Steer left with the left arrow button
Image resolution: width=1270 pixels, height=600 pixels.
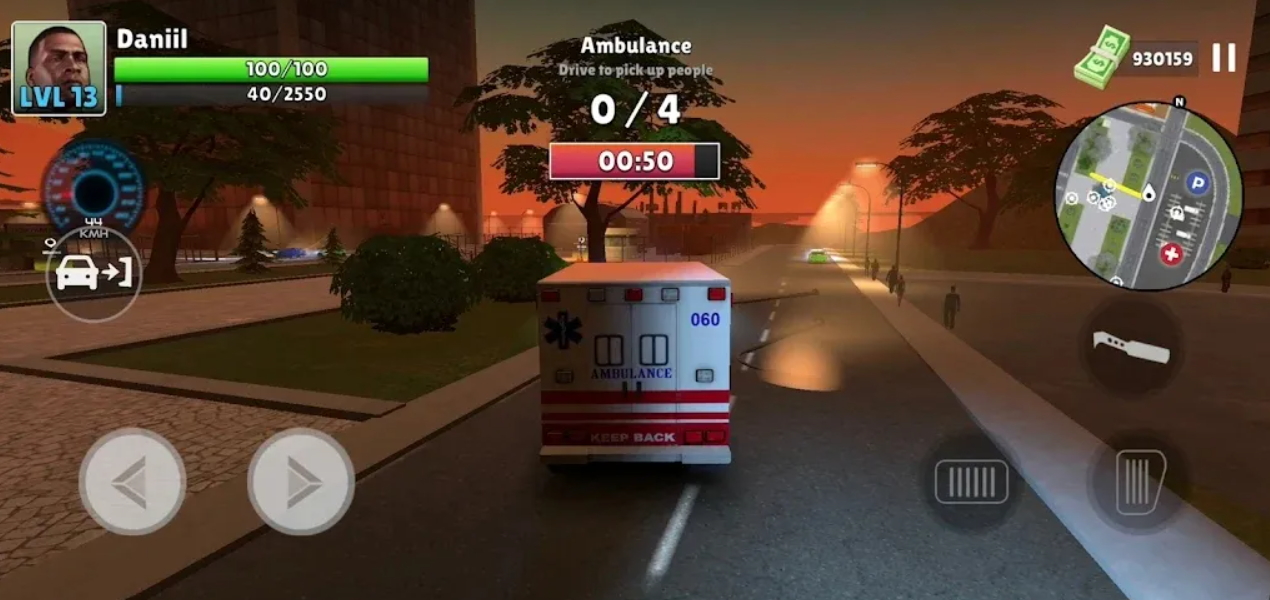click(x=132, y=481)
